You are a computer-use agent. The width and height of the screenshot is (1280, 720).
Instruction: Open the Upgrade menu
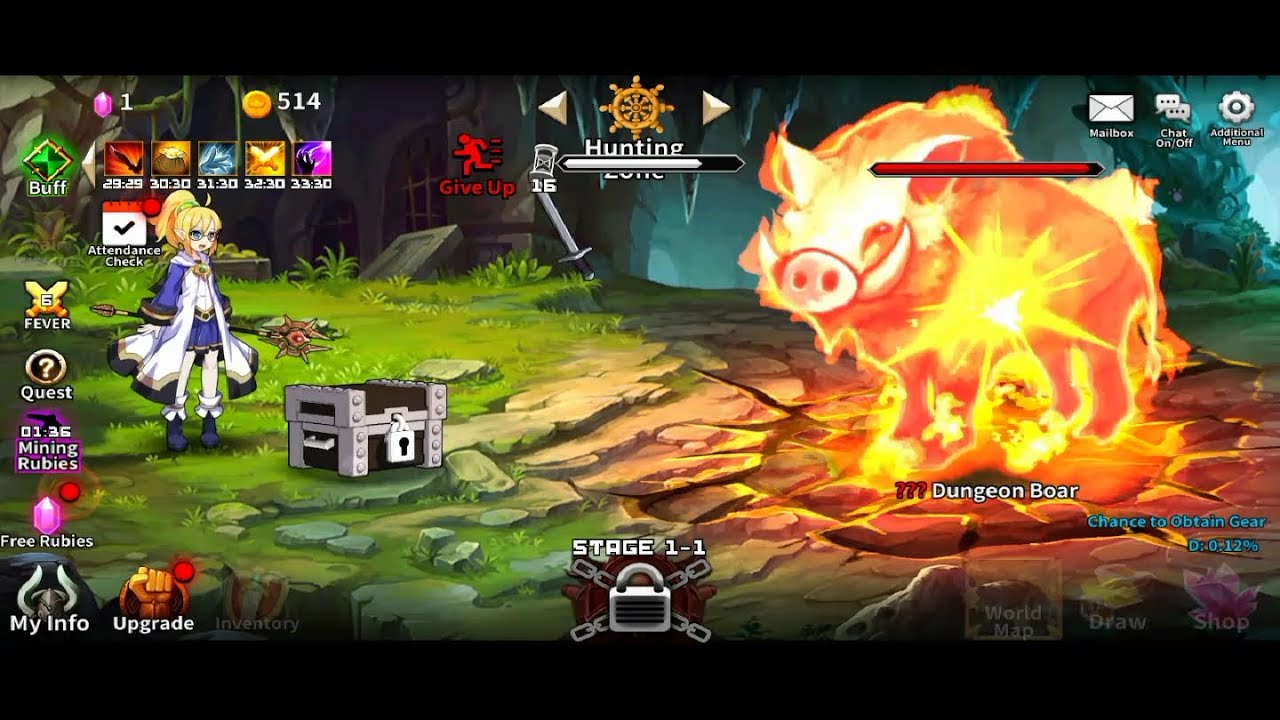click(x=152, y=599)
